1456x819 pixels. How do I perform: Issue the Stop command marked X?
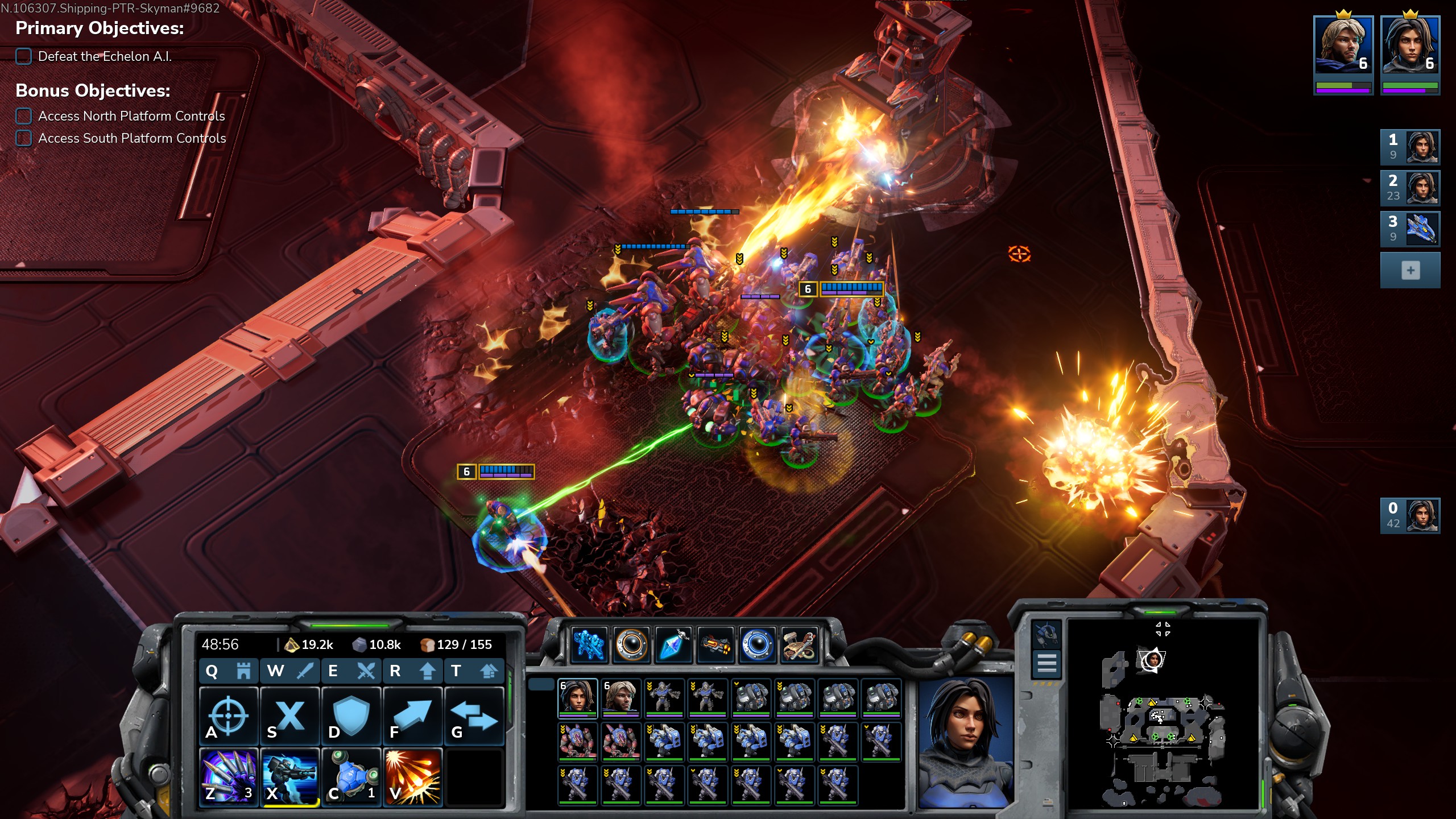290,715
